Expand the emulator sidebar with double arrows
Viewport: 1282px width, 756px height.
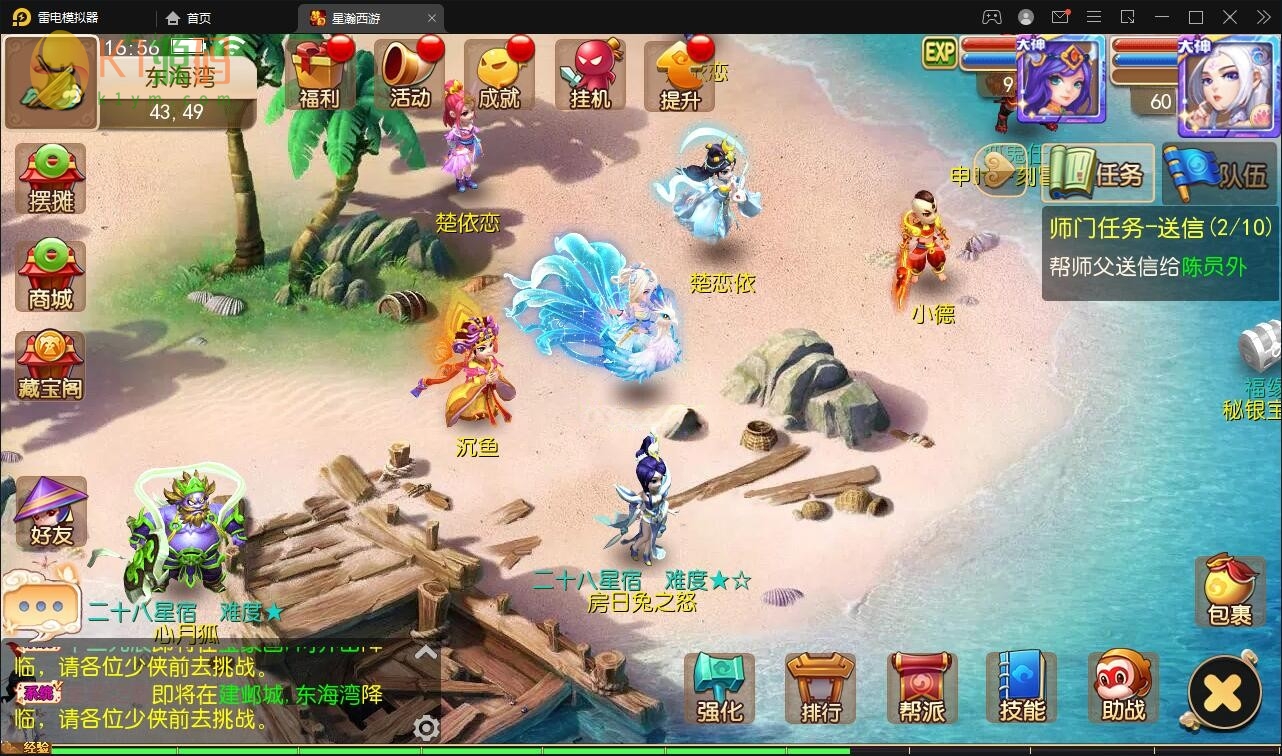click(1262, 17)
